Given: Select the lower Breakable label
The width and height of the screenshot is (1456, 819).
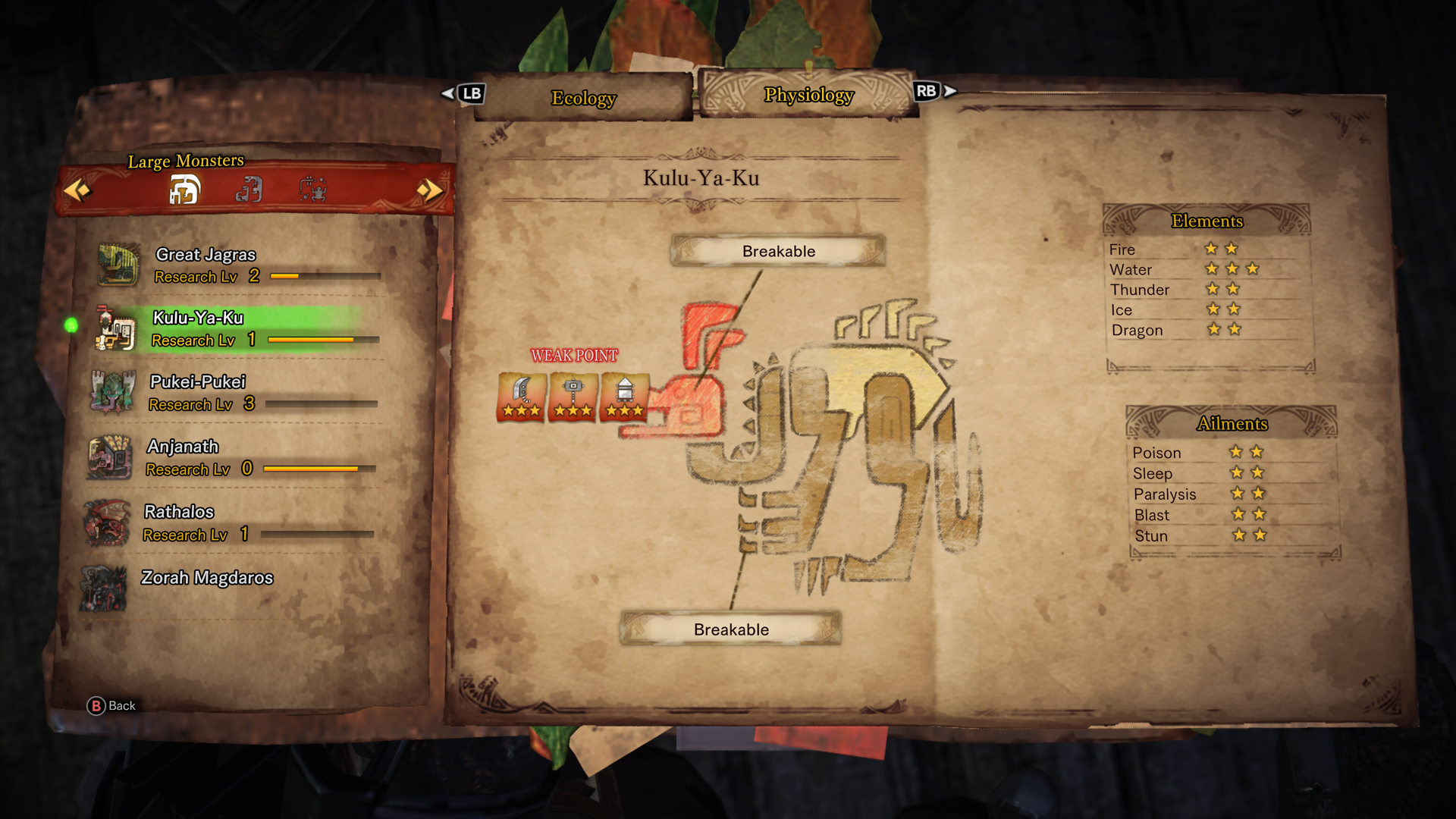Looking at the screenshot, I should click(x=731, y=629).
